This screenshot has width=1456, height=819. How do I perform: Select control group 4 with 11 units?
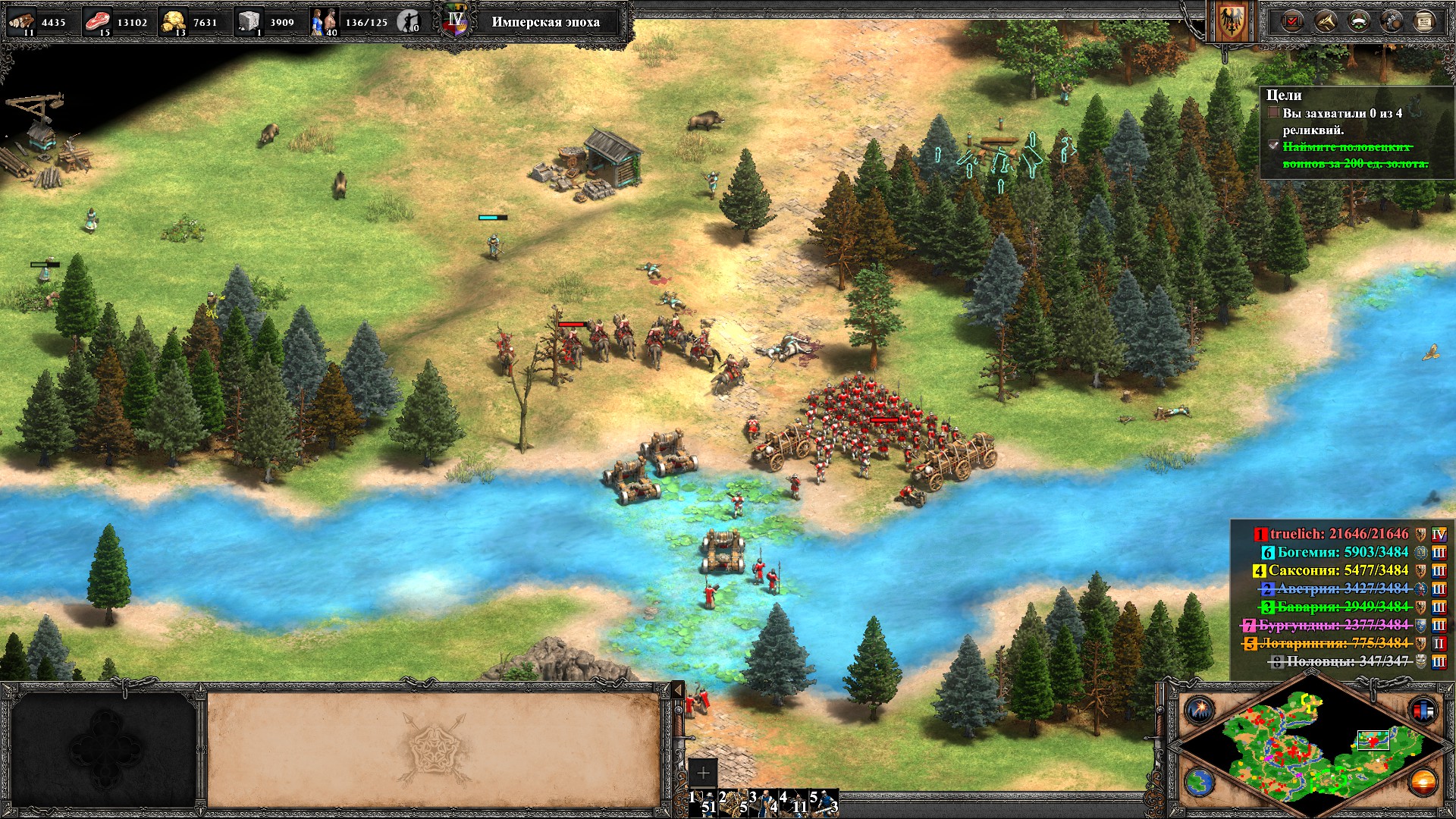tap(793, 802)
